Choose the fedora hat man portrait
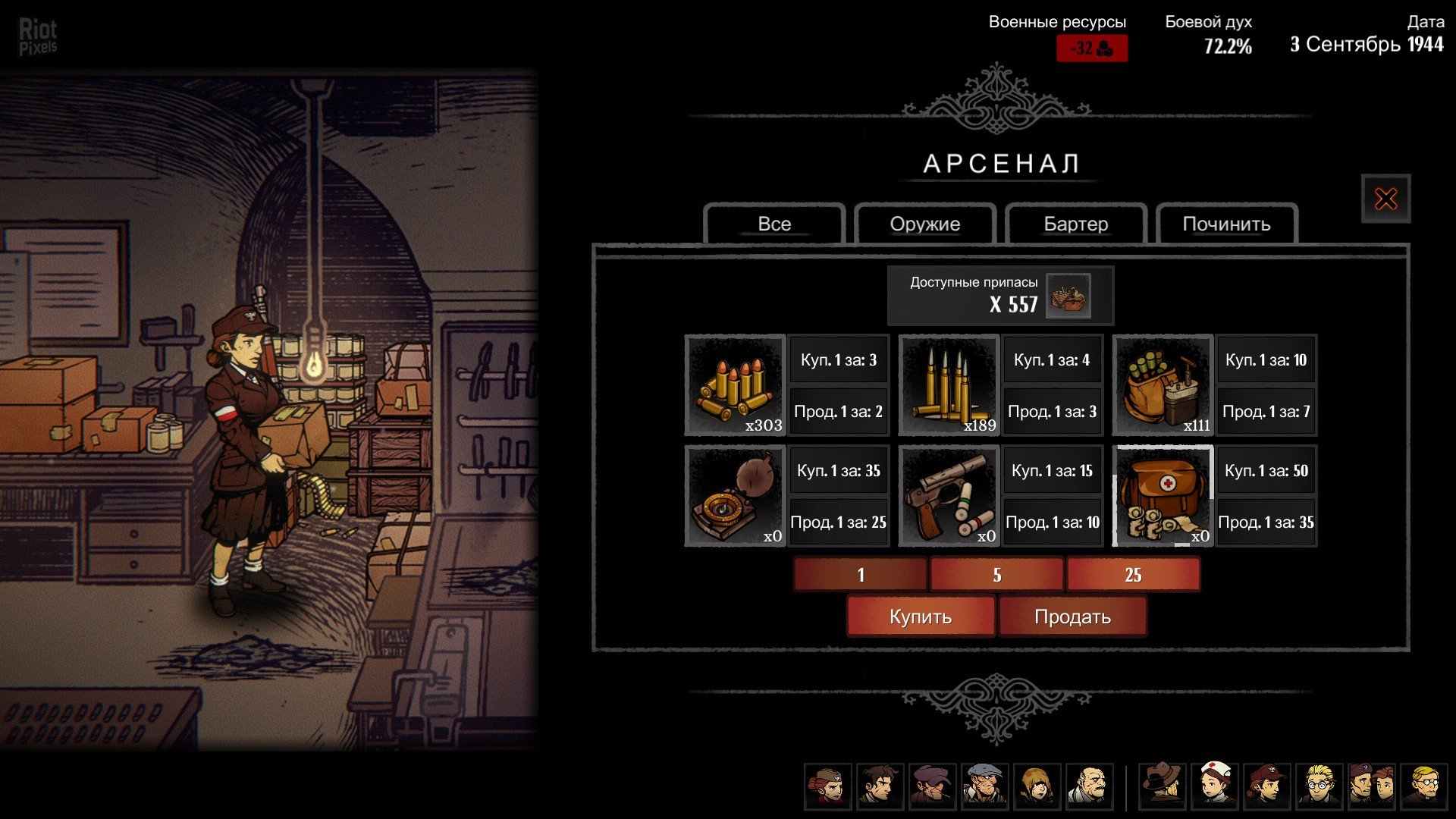 [1163, 786]
